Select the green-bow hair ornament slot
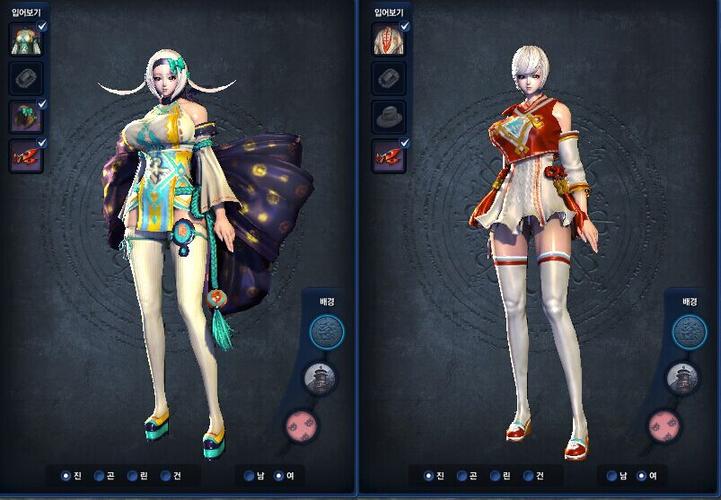This screenshot has height=500, width=721. pos(24,116)
